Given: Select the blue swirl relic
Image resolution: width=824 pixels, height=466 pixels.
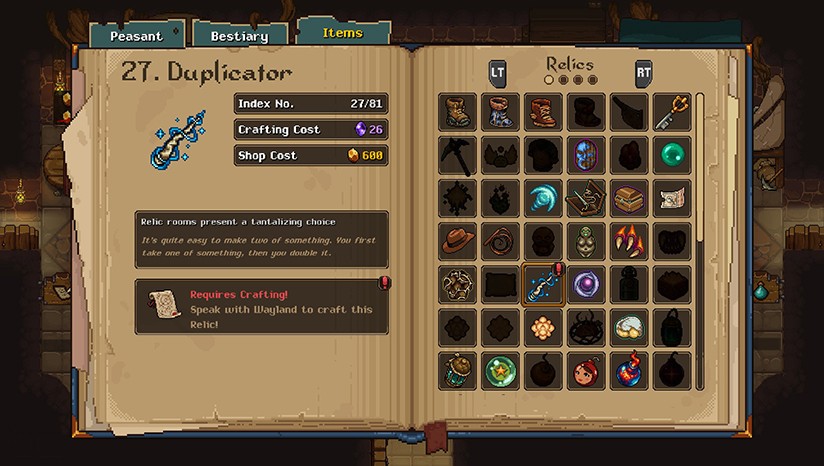Looking at the screenshot, I should click(x=543, y=199).
